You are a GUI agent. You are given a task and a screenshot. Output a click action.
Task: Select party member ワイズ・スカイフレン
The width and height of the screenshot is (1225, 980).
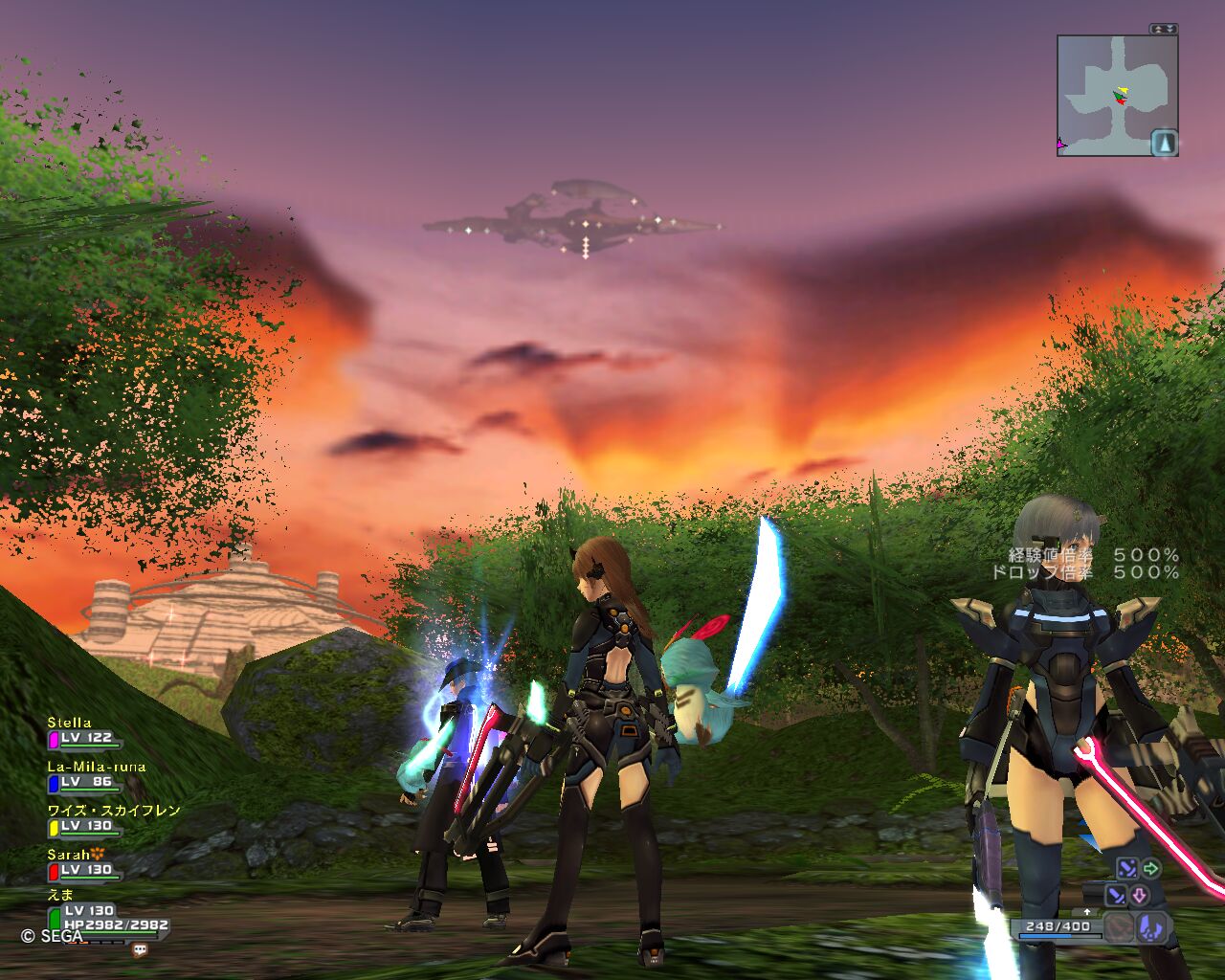(114, 811)
